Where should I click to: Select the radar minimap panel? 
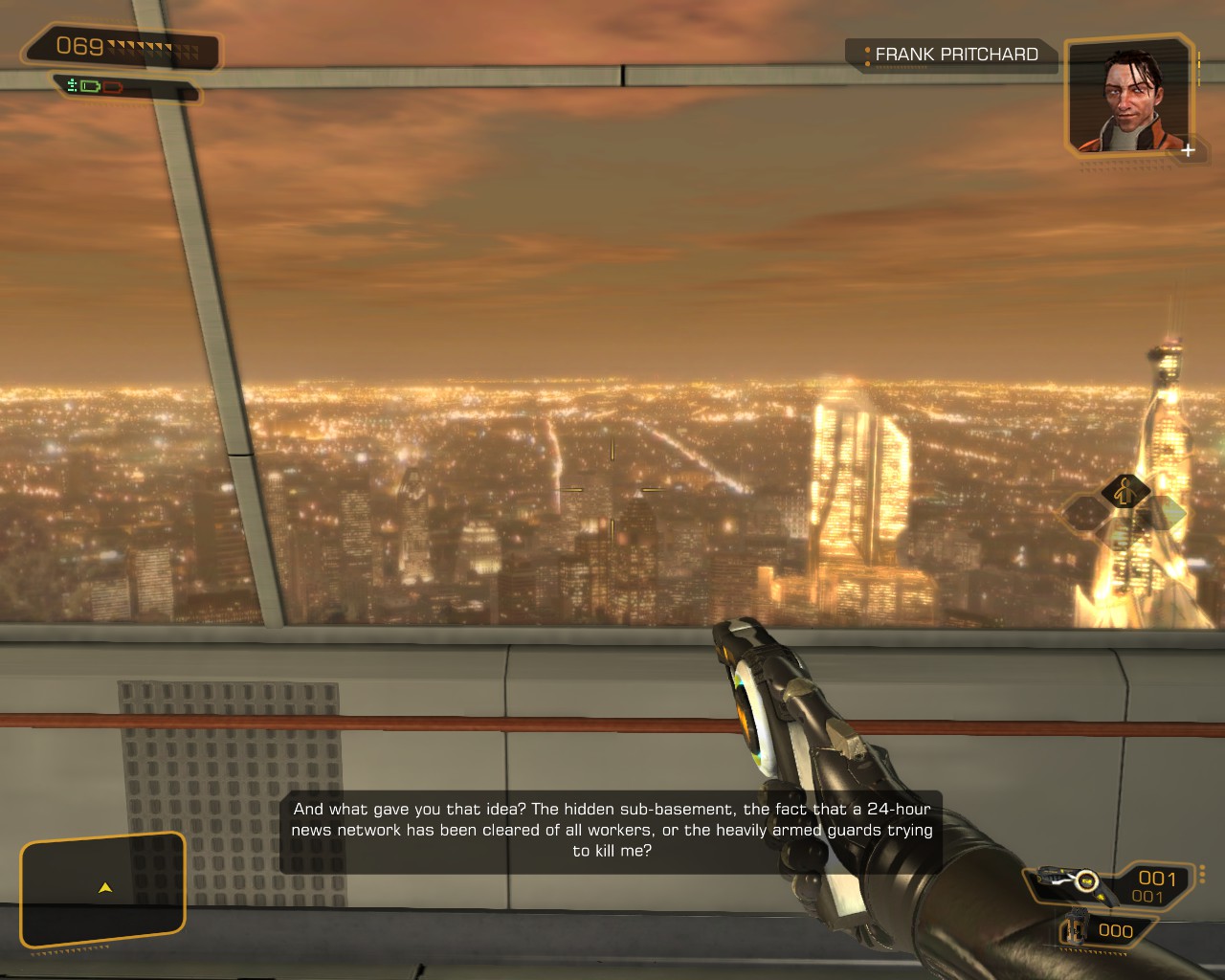[102, 890]
